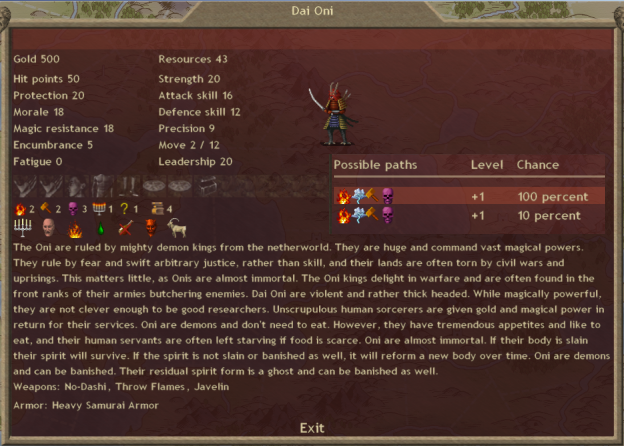The height and width of the screenshot is (446, 624).
Task: Click the green droplet ability icon
Action: pos(100,228)
